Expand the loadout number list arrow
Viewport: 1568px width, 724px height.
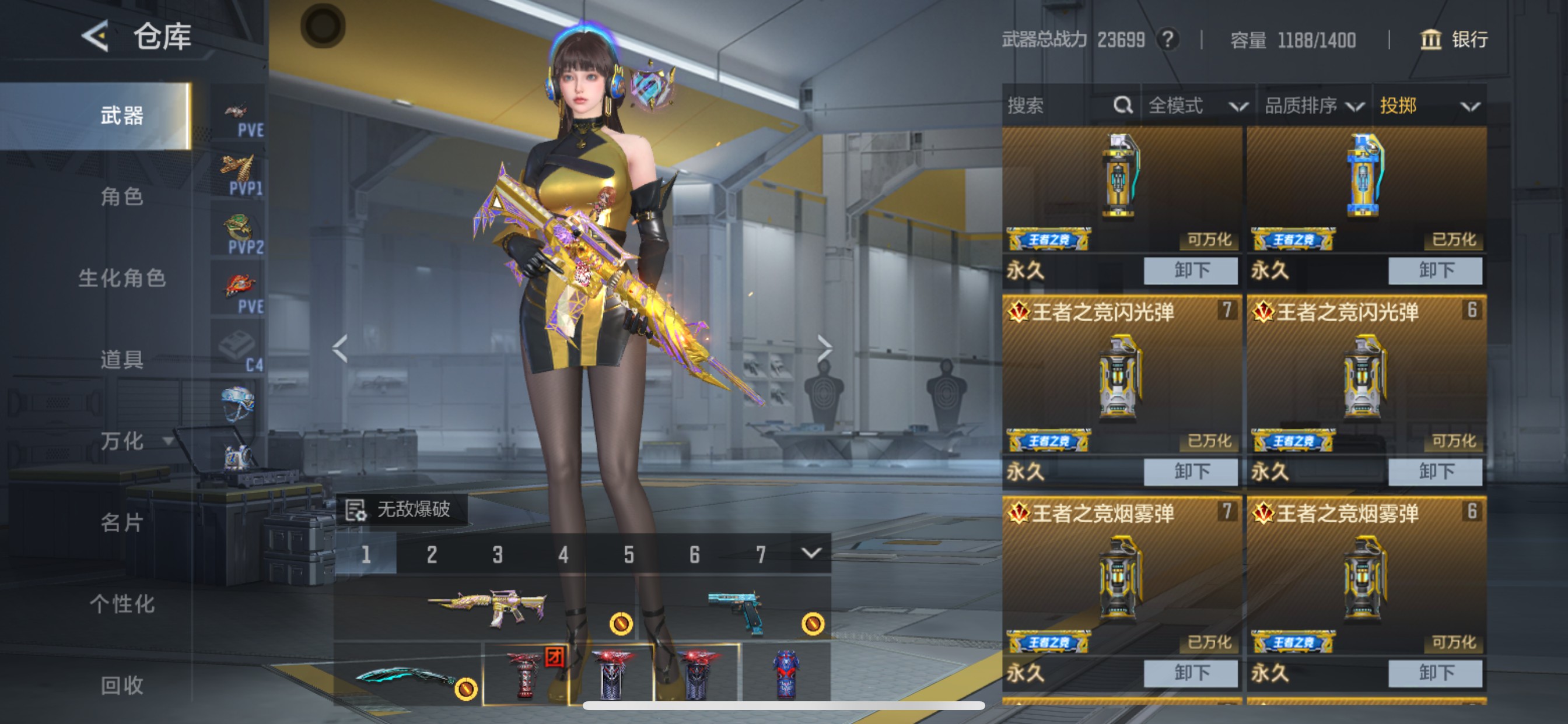[811, 553]
